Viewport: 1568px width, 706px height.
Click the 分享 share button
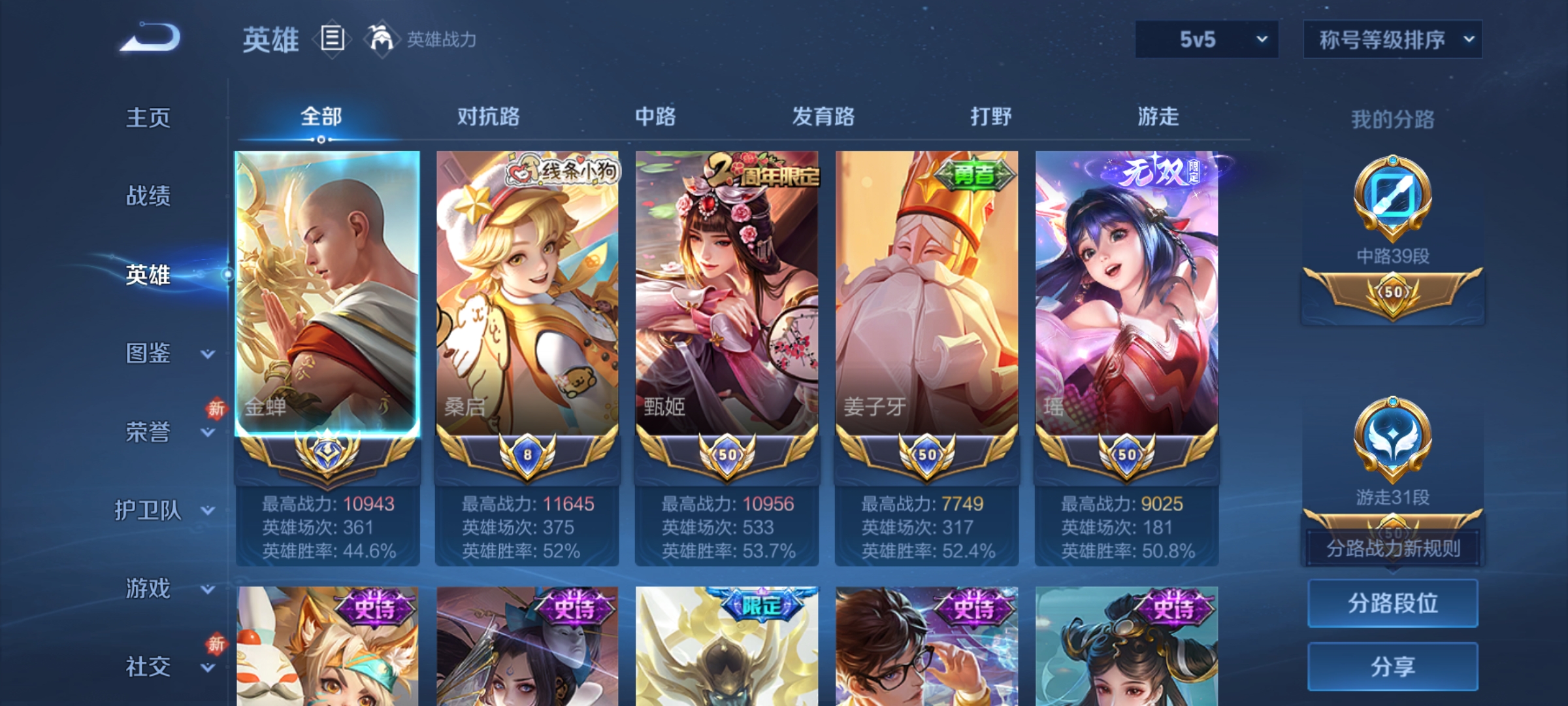pyautogui.click(x=1393, y=667)
